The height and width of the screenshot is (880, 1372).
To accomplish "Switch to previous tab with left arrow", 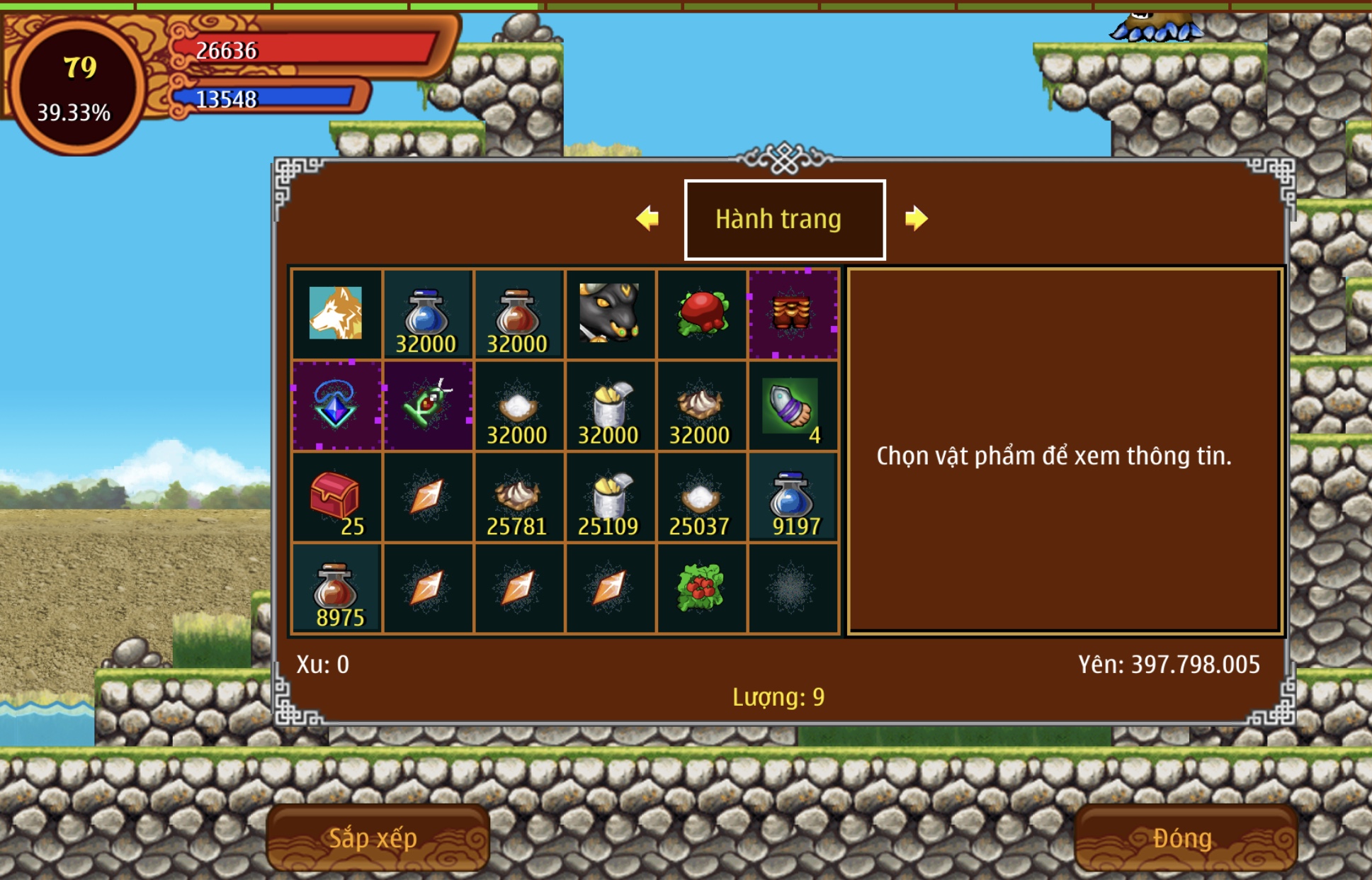I will [x=647, y=218].
